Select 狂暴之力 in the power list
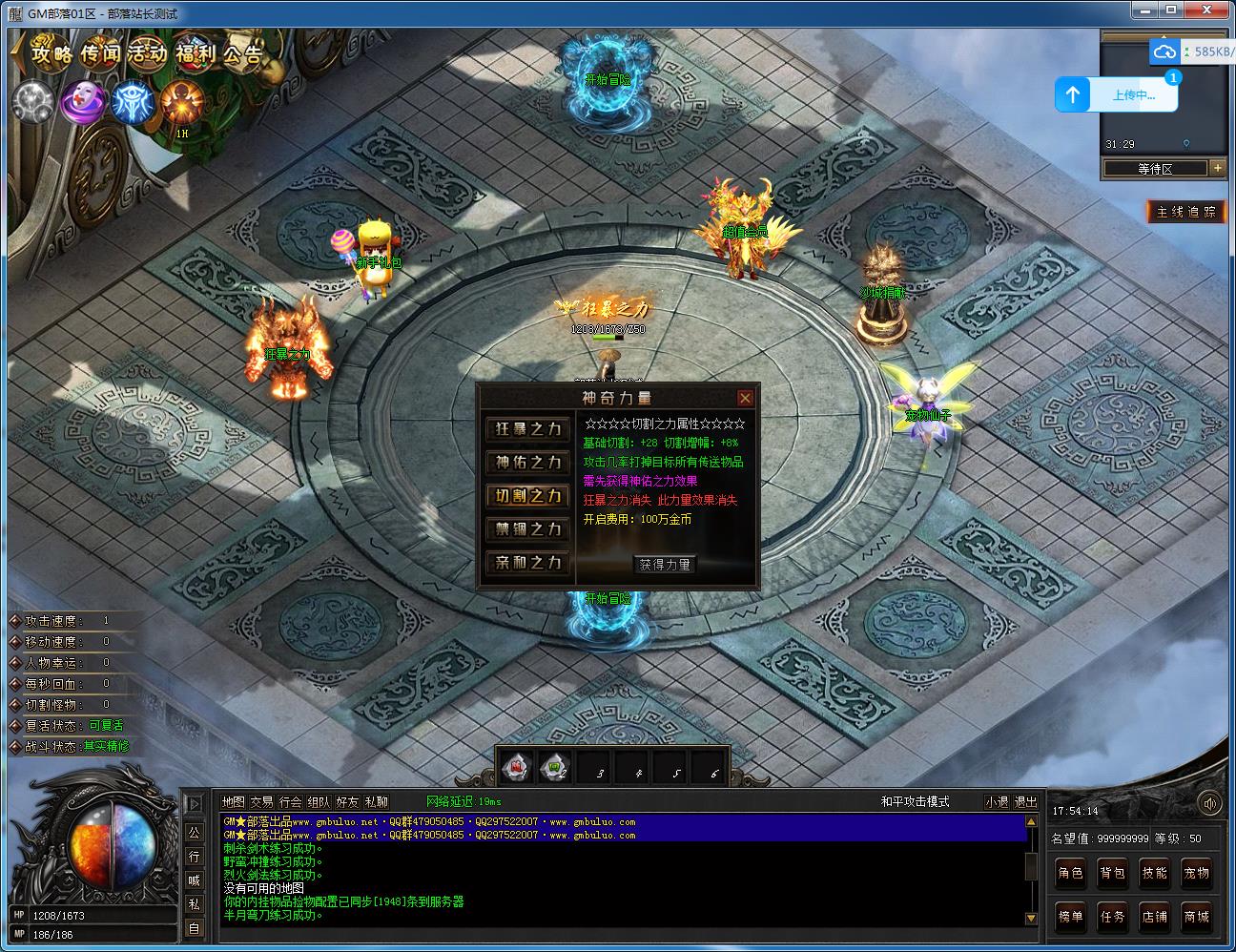The image size is (1236, 952). 528,429
